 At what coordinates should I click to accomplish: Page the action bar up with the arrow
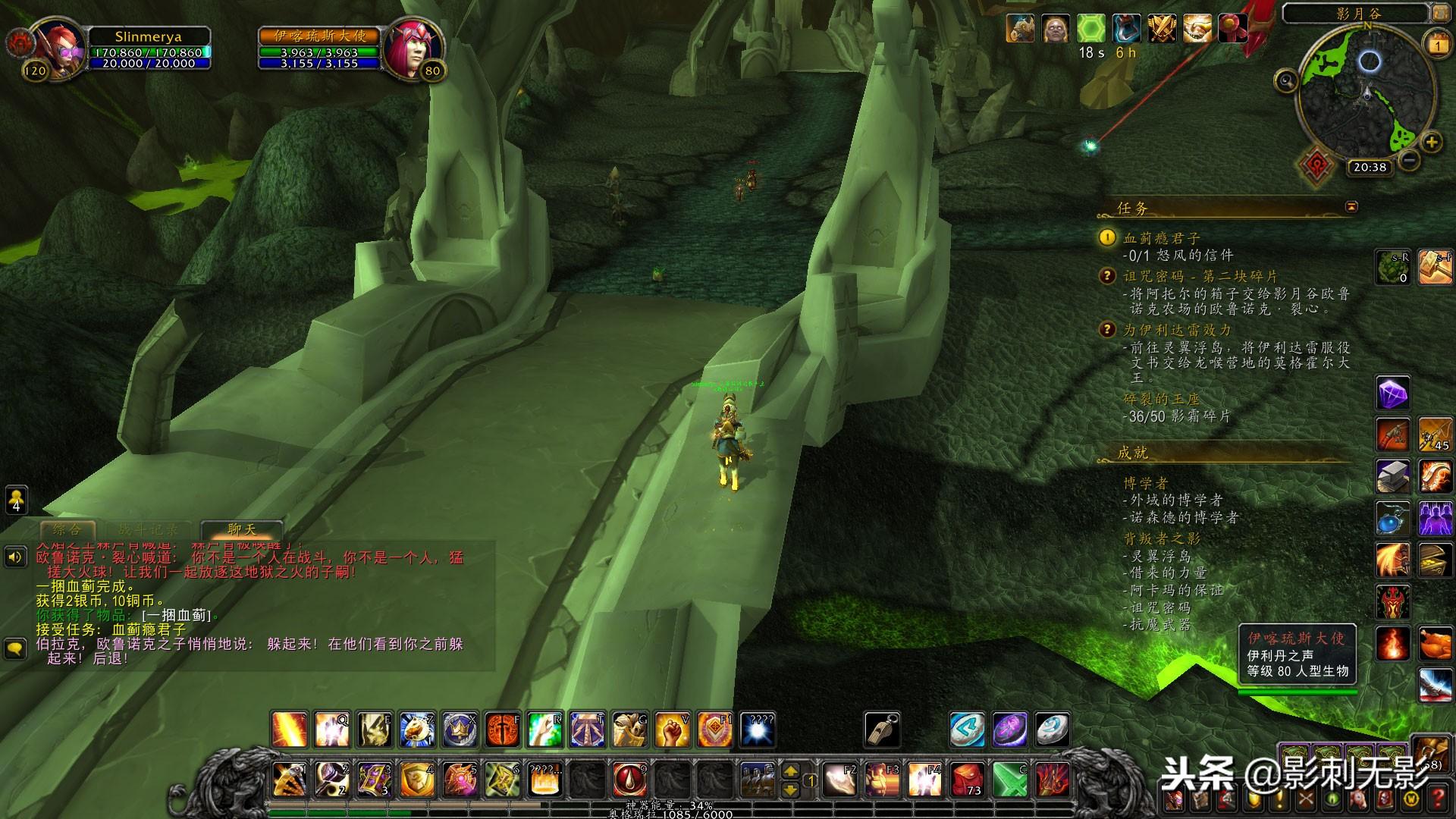pos(790,771)
